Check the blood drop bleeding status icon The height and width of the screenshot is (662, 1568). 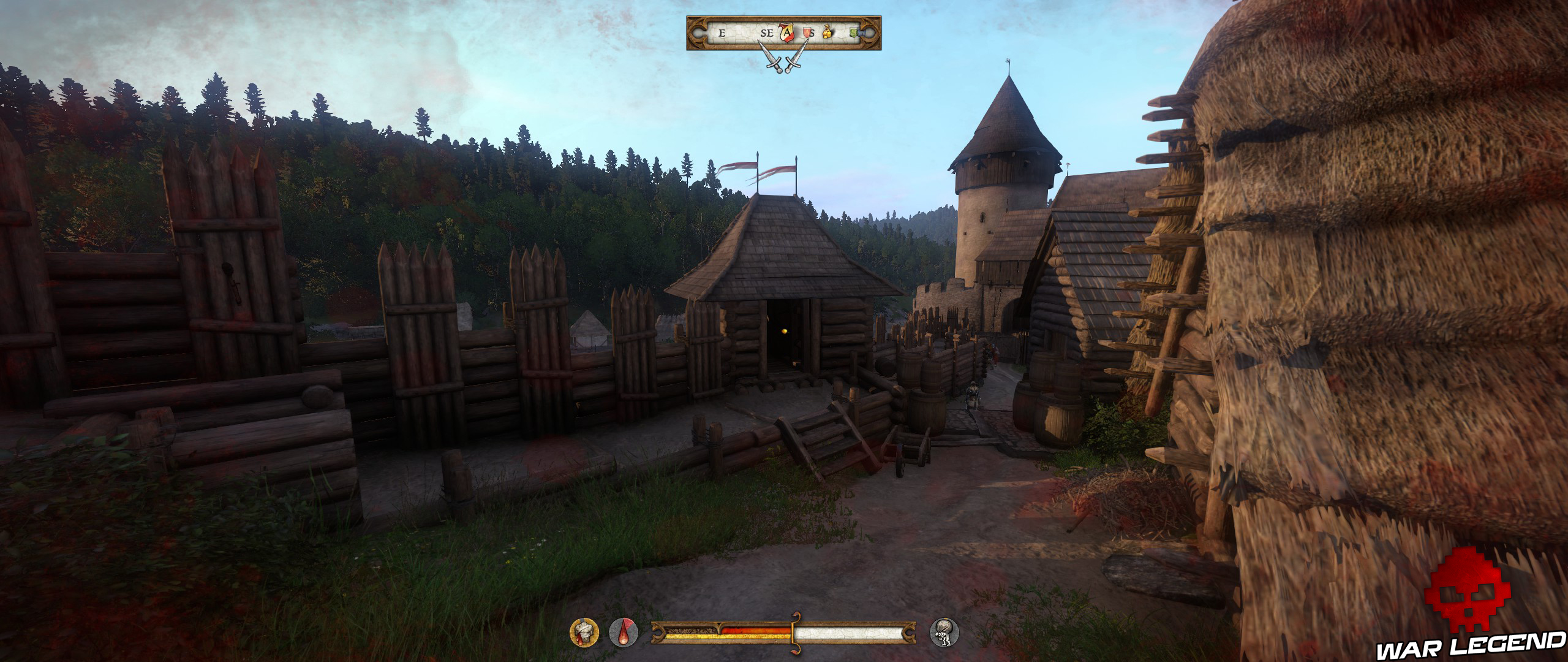623,631
